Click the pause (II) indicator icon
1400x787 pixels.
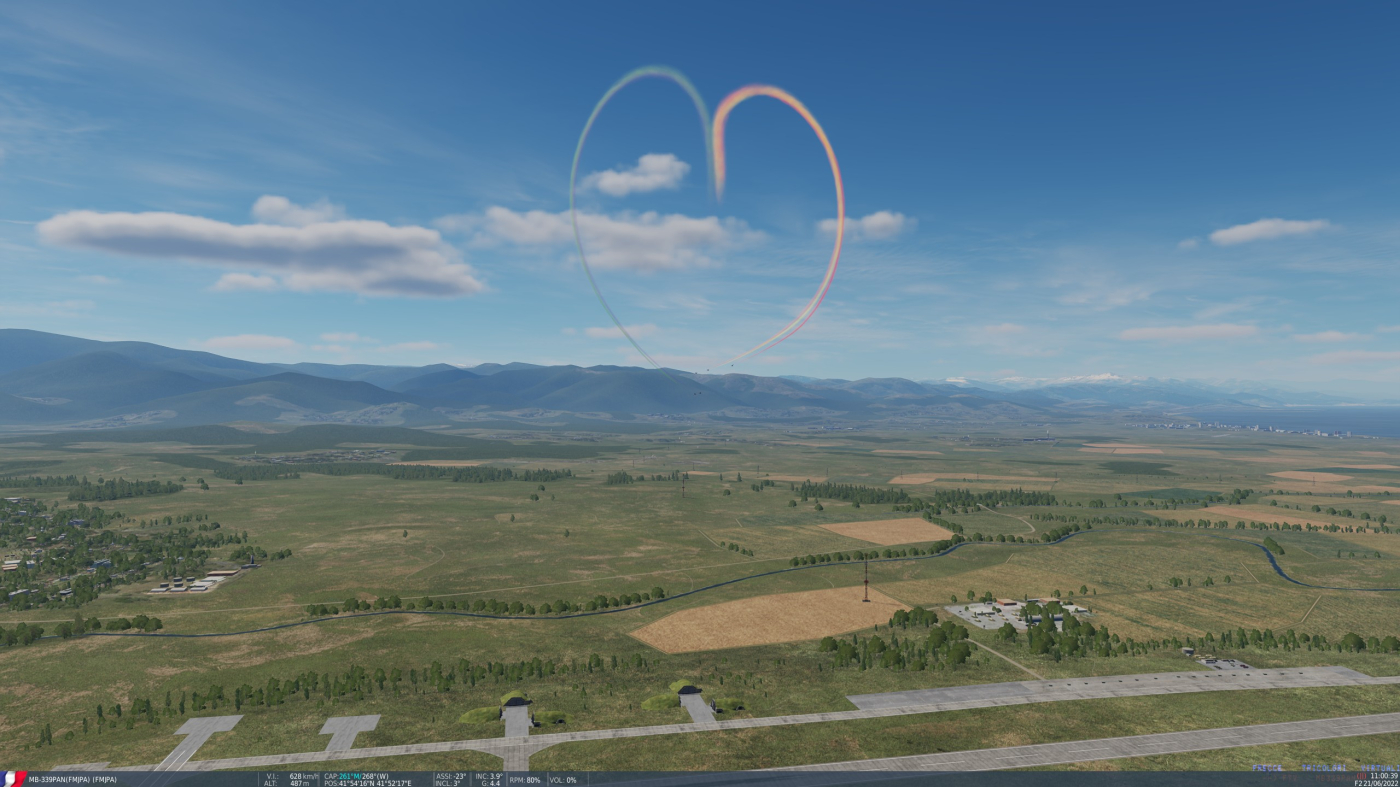(x=1361, y=776)
